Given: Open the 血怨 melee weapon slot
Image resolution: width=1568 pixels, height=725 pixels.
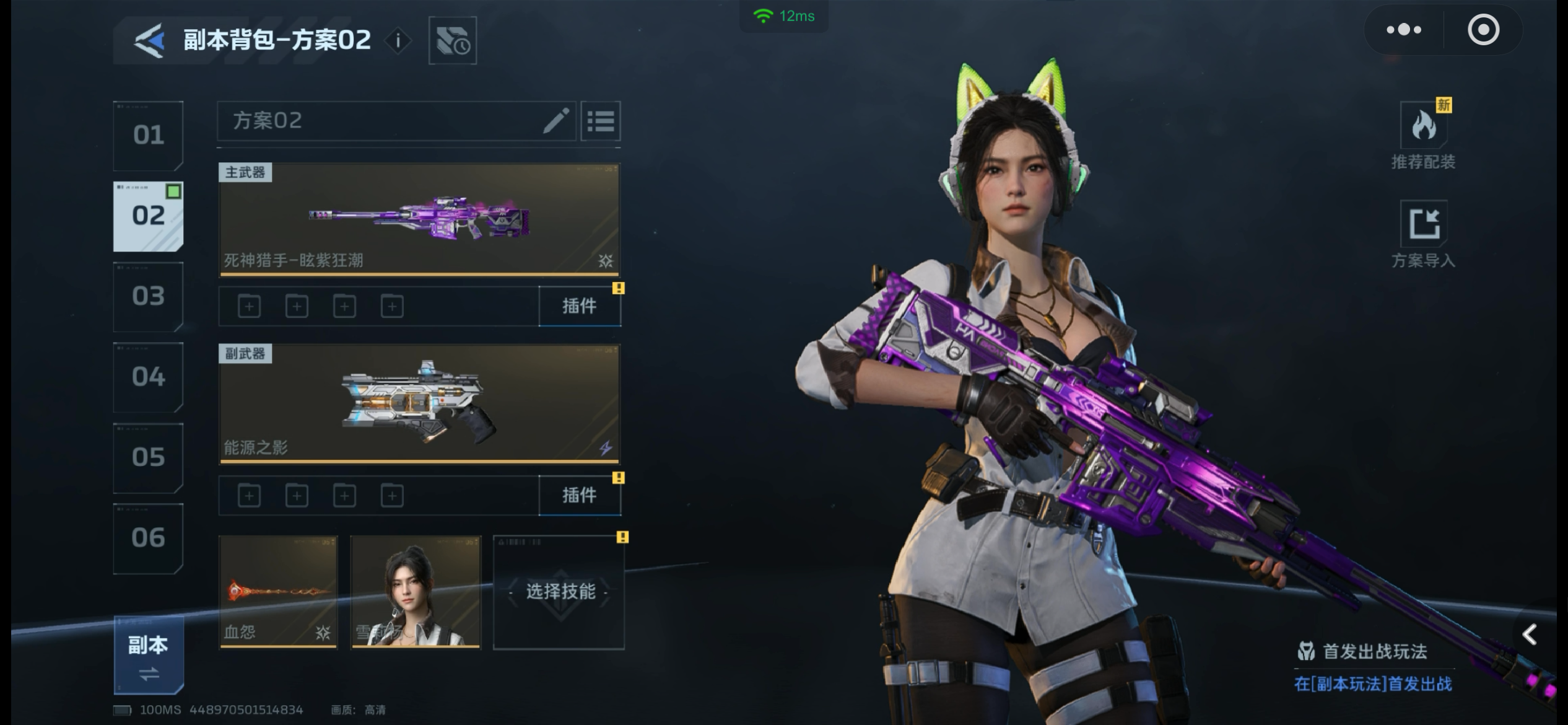Looking at the screenshot, I should pyautogui.click(x=278, y=592).
